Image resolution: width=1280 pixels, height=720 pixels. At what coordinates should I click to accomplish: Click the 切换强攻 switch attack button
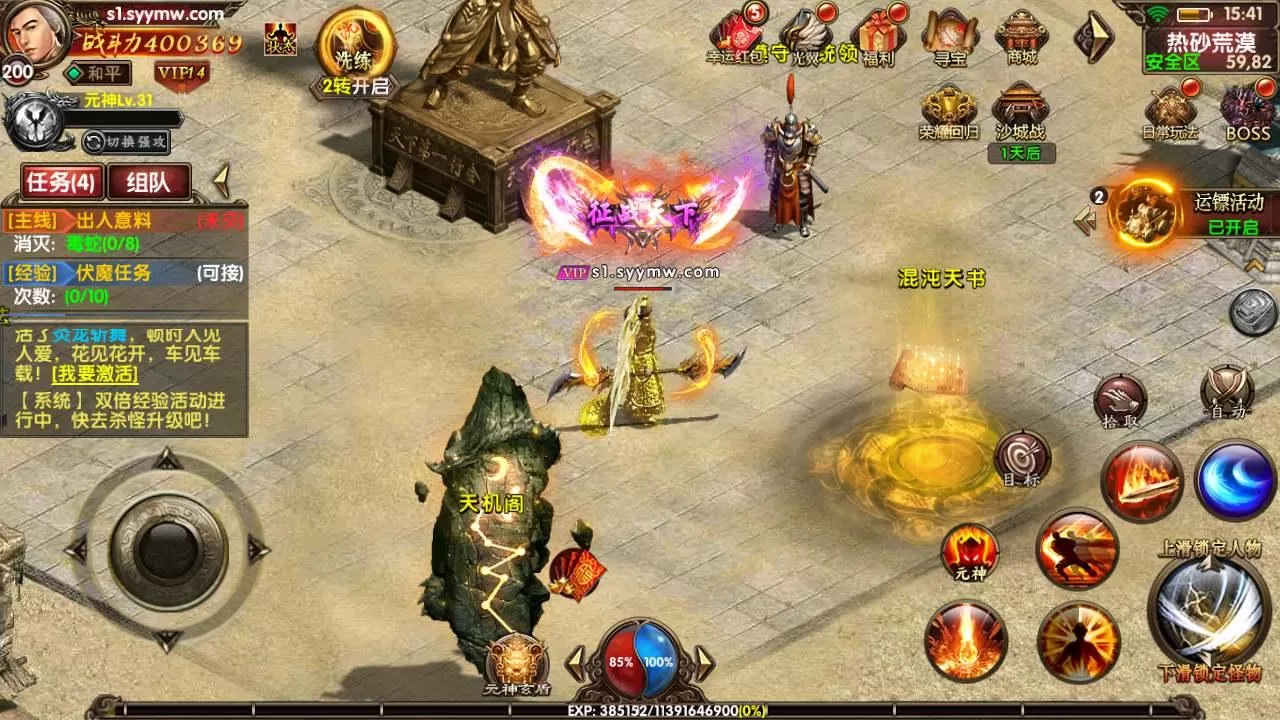click(x=125, y=141)
